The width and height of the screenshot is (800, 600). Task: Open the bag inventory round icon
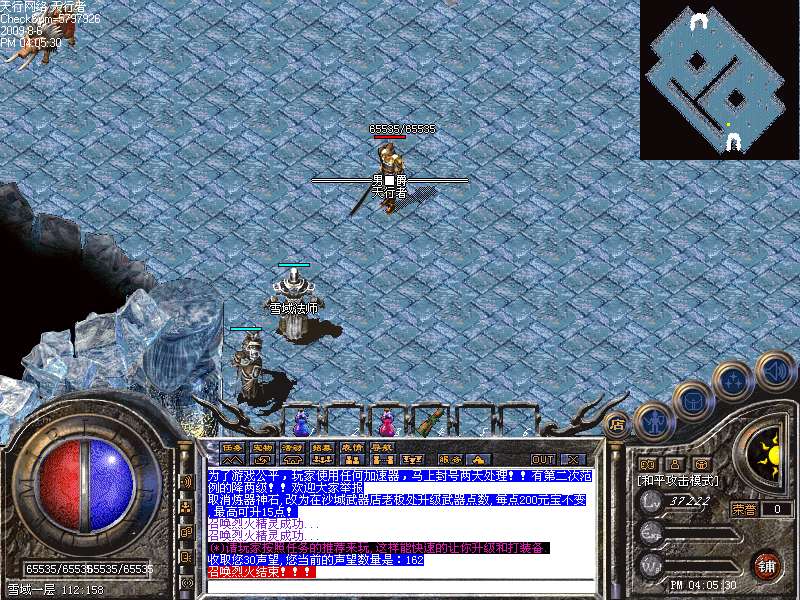(x=692, y=400)
